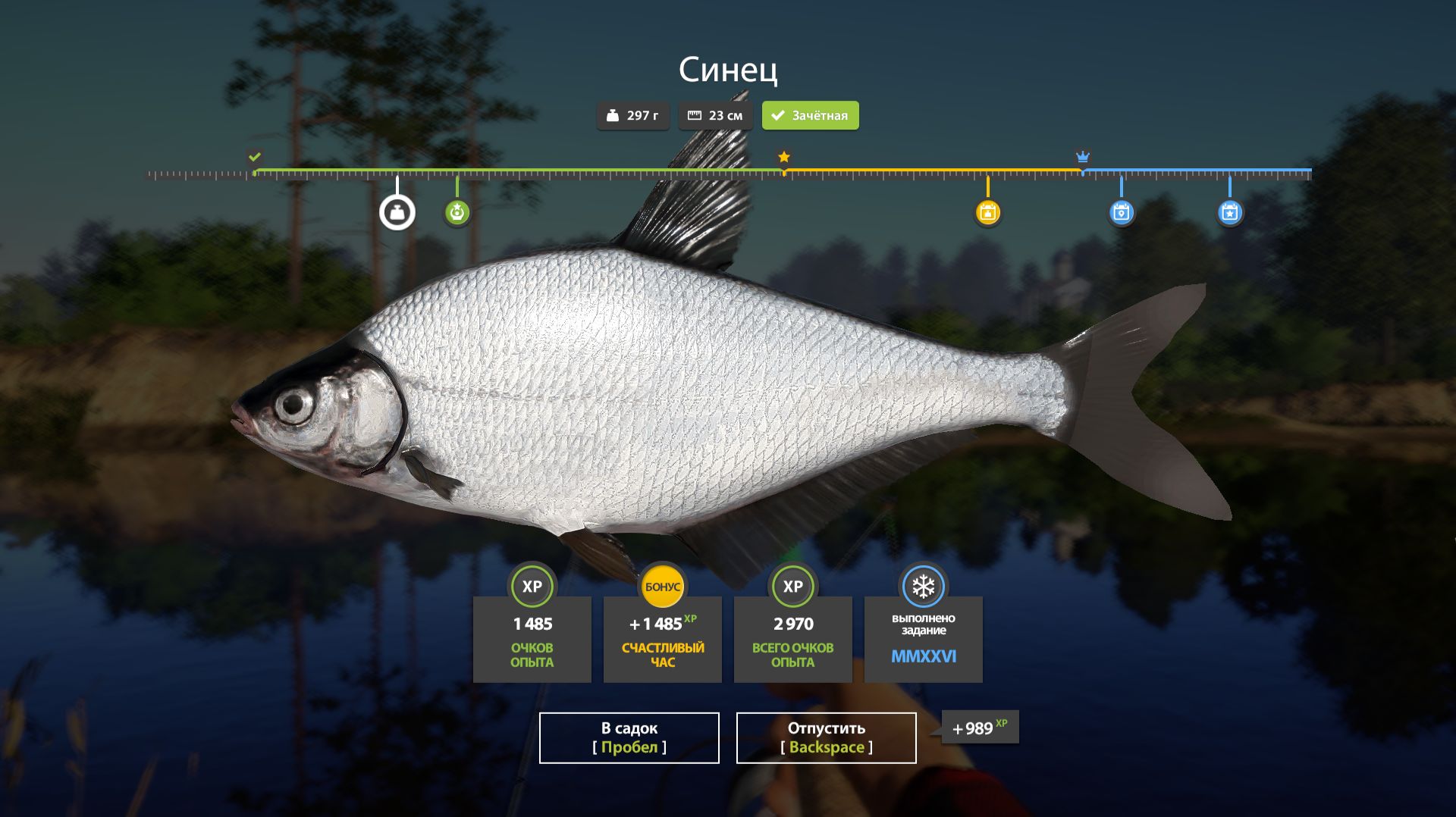The height and width of the screenshot is (817, 1456).
Task: Select the yellow calendar record marker
Action: [987, 212]
